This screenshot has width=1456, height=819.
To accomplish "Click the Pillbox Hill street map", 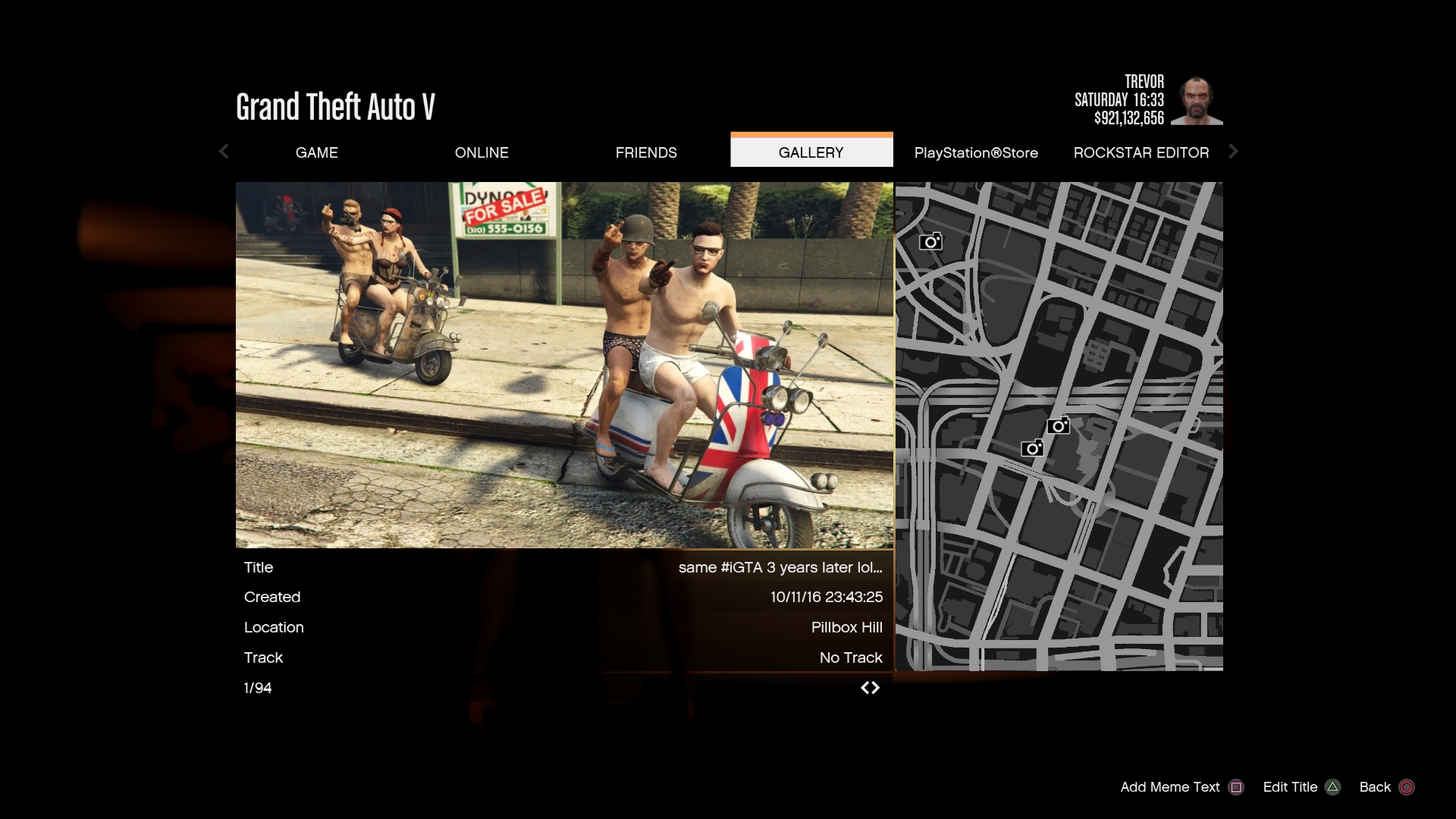I will click(x=1059, y=426).
